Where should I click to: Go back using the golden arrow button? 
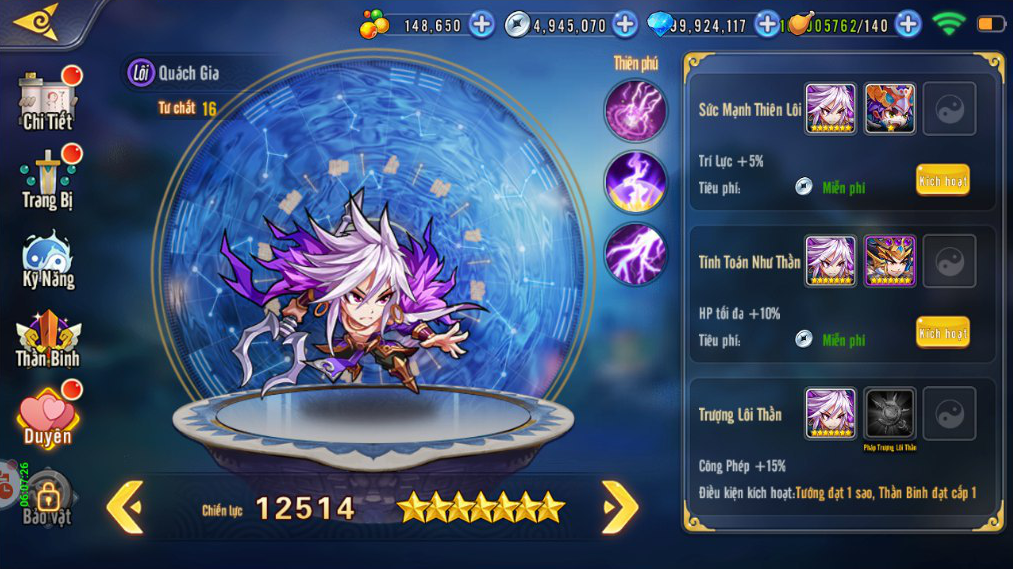38,22
